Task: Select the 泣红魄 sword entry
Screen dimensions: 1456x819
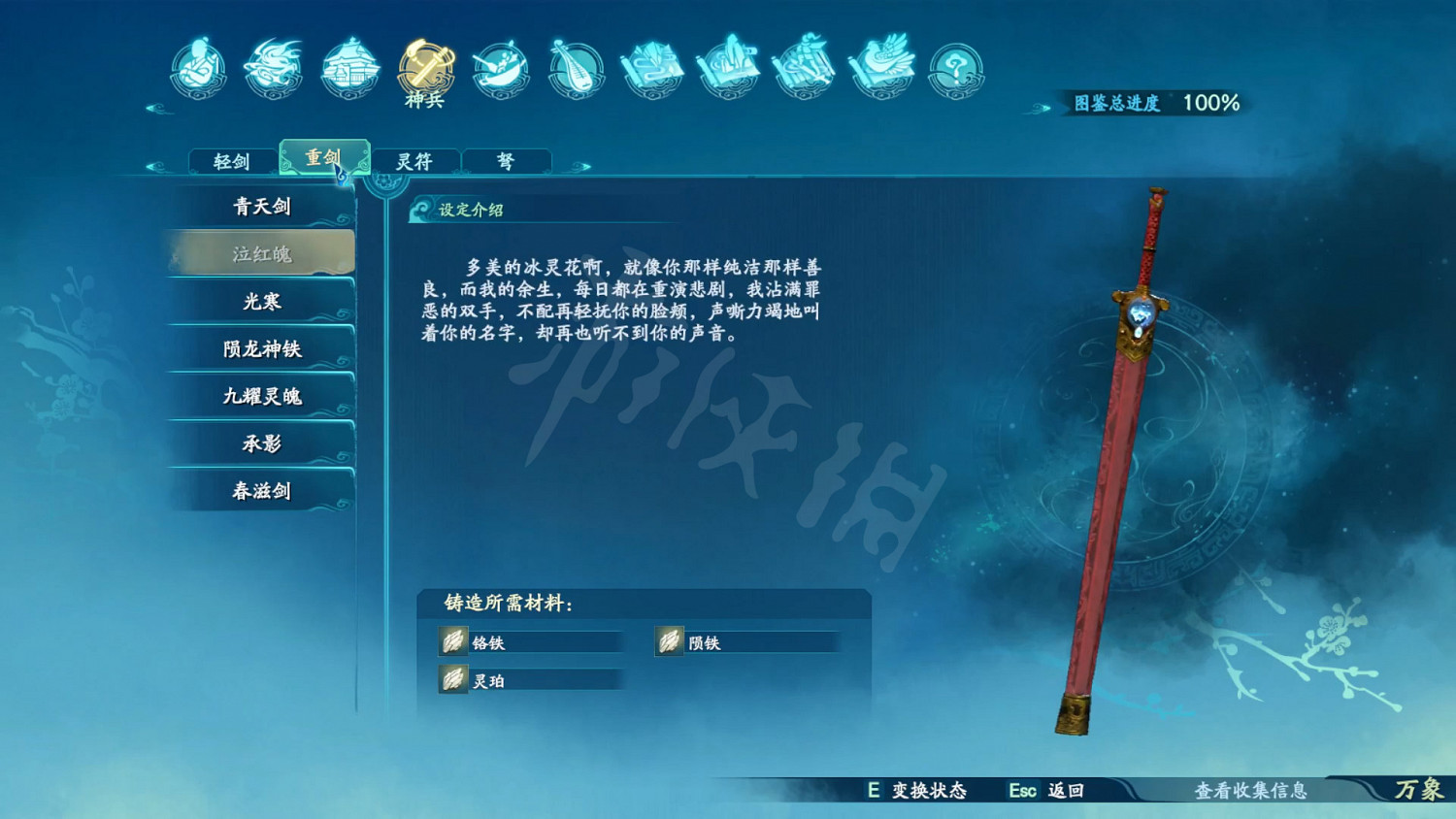Action: click(260, 254)
